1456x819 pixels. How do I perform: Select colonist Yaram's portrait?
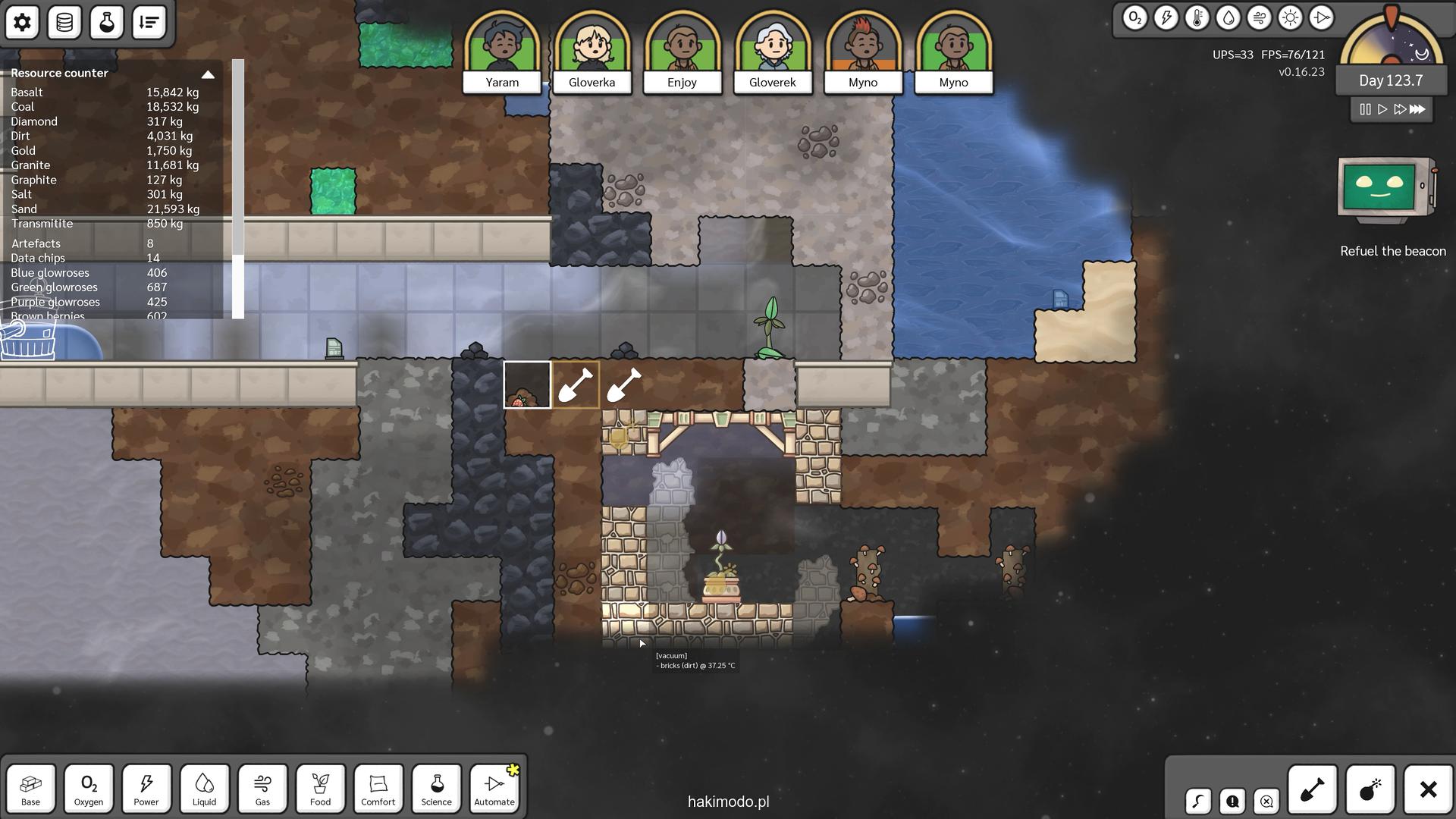click(x=502, y=50)
